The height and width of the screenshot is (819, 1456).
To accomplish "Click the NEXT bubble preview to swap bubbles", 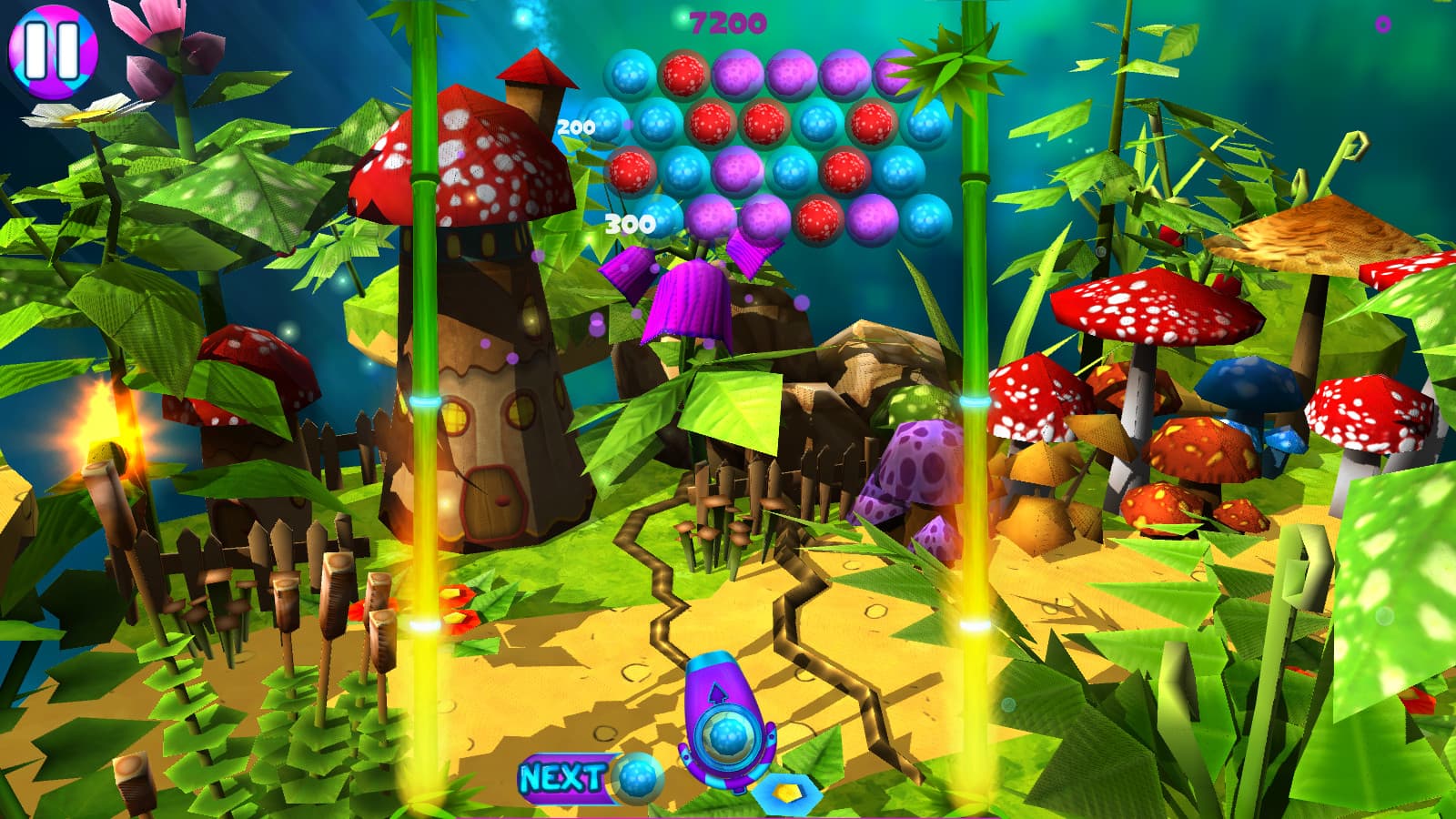I will coord(637,778).
